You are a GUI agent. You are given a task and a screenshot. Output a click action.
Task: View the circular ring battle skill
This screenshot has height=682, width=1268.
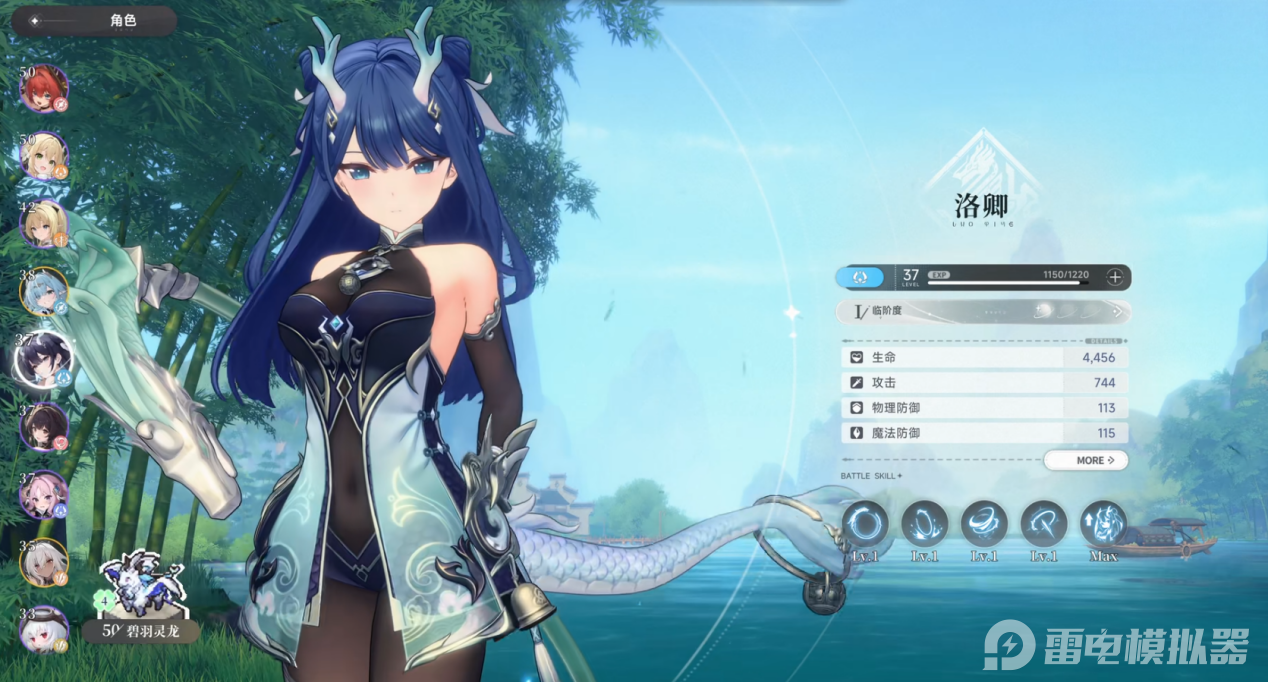point(865,524)
